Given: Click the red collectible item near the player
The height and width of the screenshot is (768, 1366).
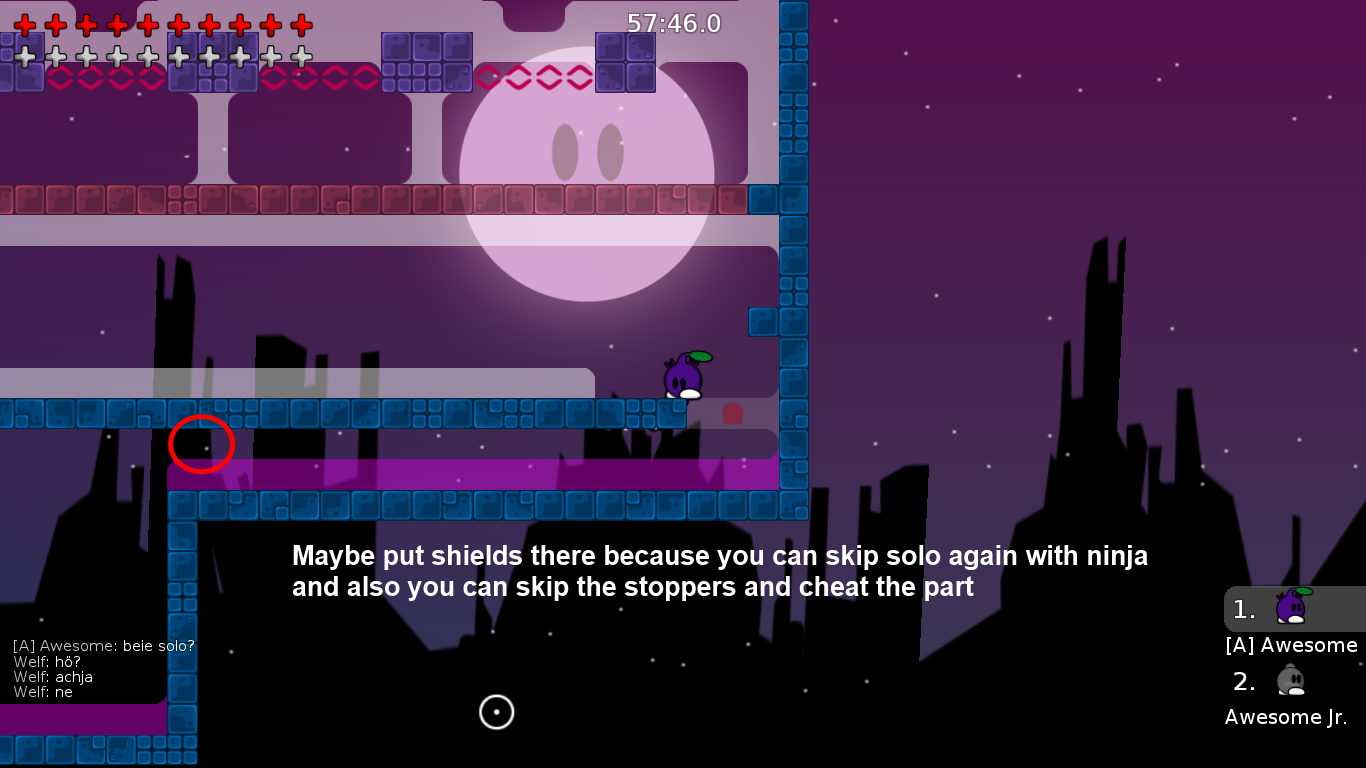Looking at the screenshot, I should coord(733,412).
